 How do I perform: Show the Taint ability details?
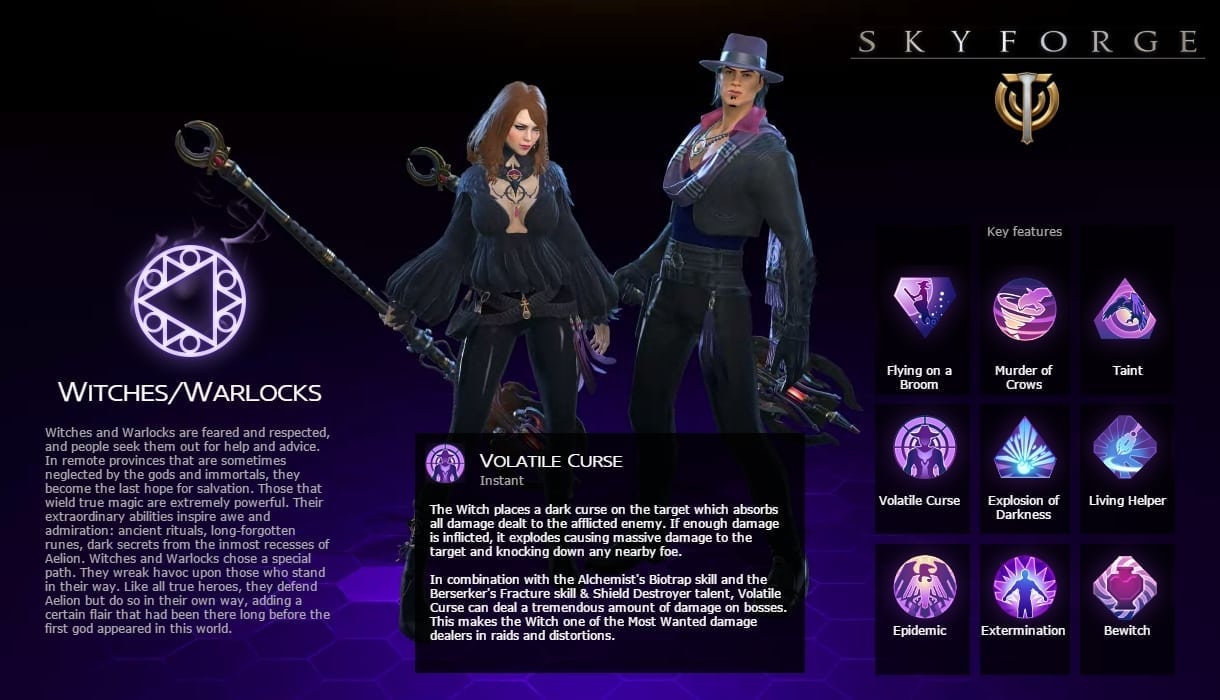point(1126,310)
